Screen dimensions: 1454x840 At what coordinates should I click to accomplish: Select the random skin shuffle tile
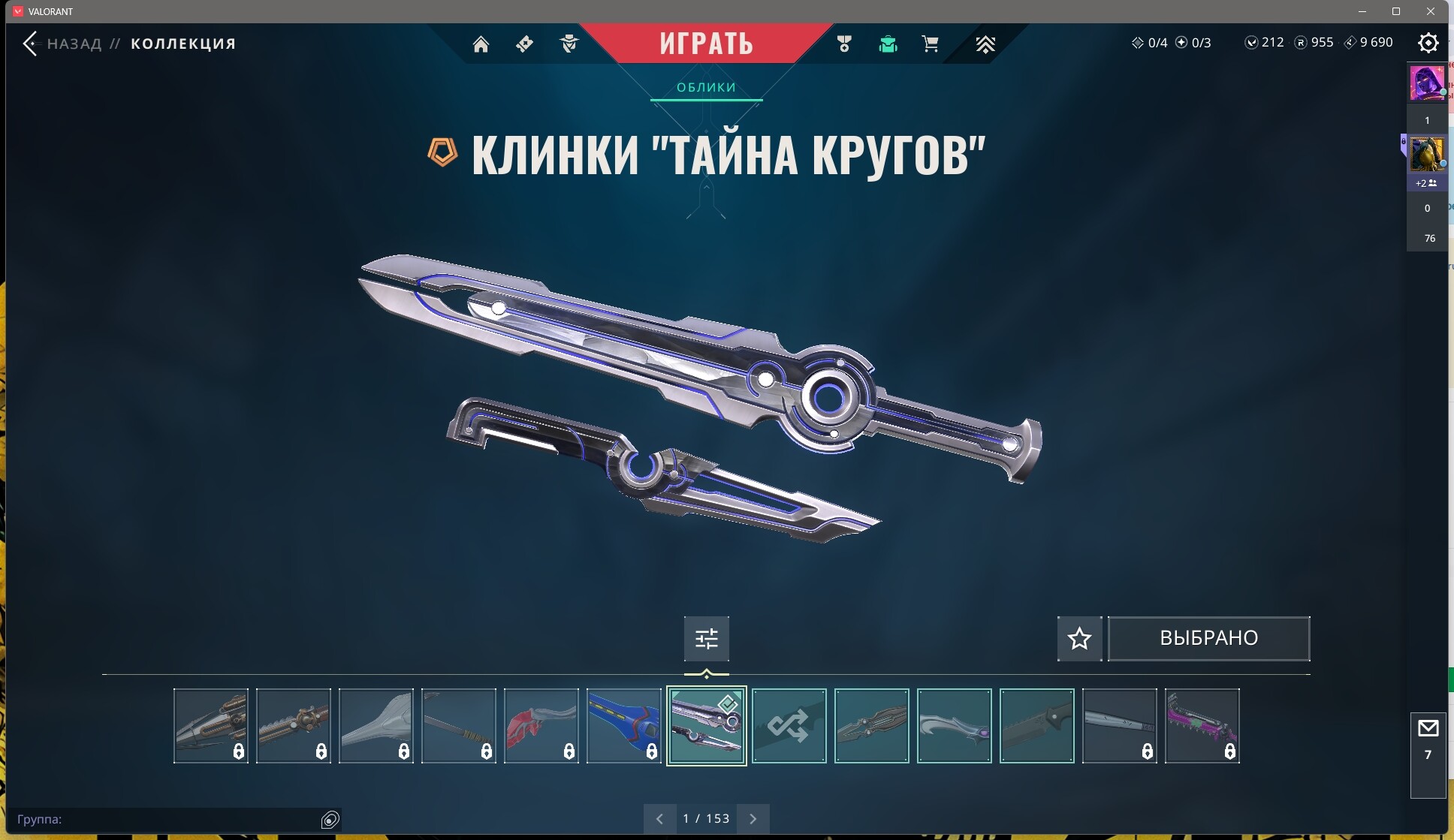pos(789,726)
